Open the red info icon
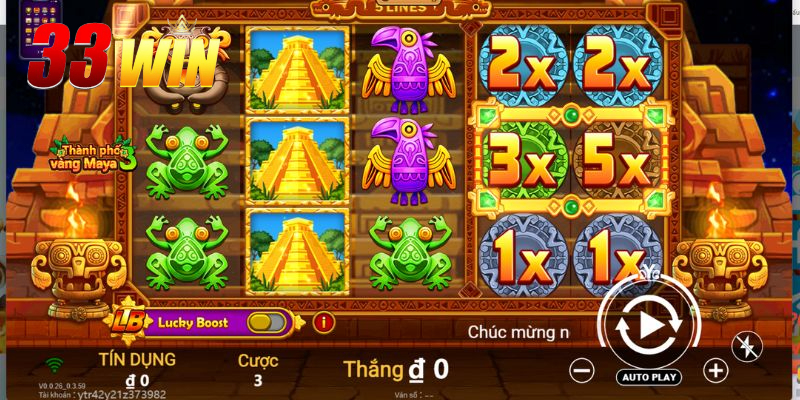The image size is (800, 400). 323,322
